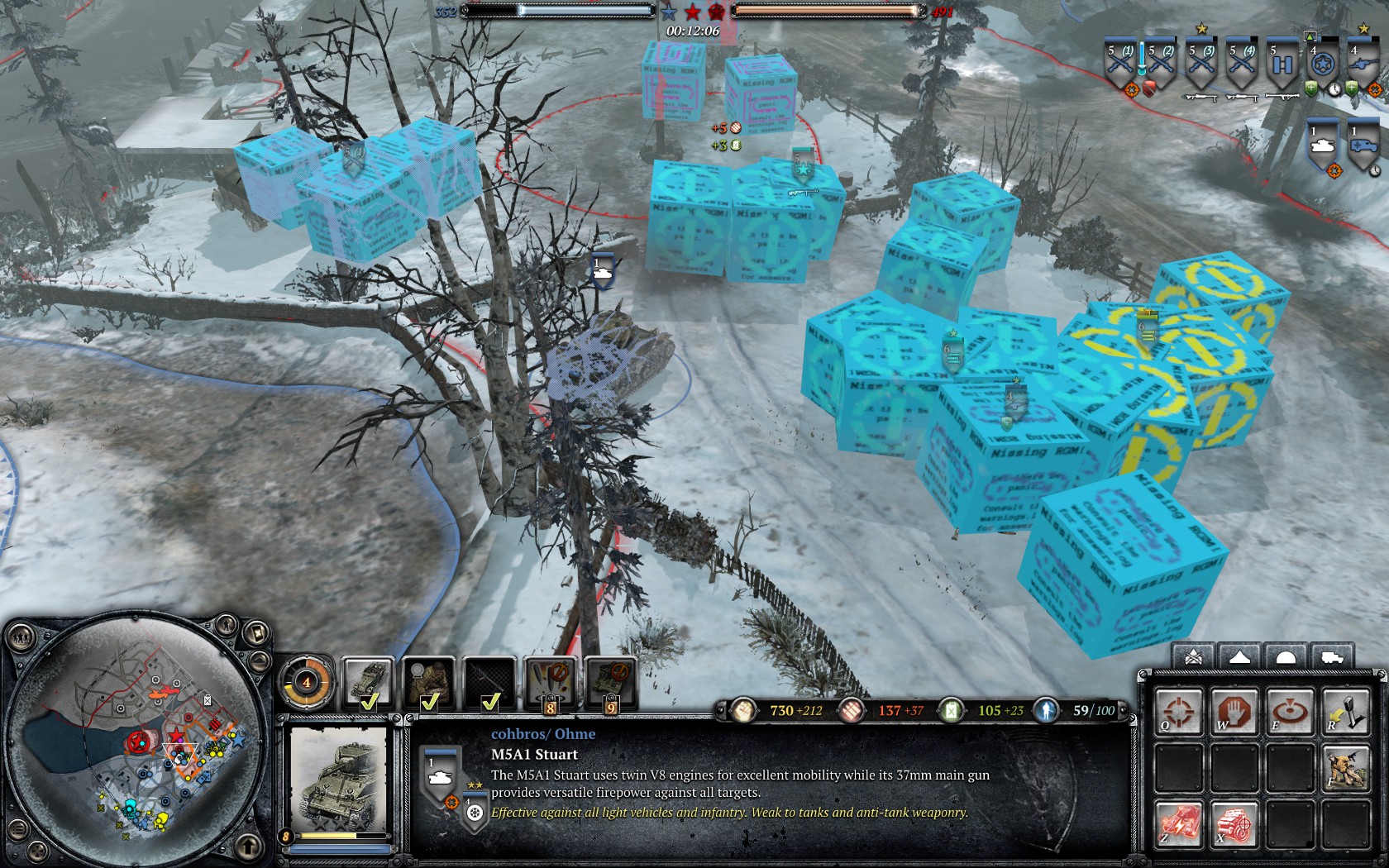Open the truck tab above the command grid
The image size is (1389, 868).
pos(1332,658)
